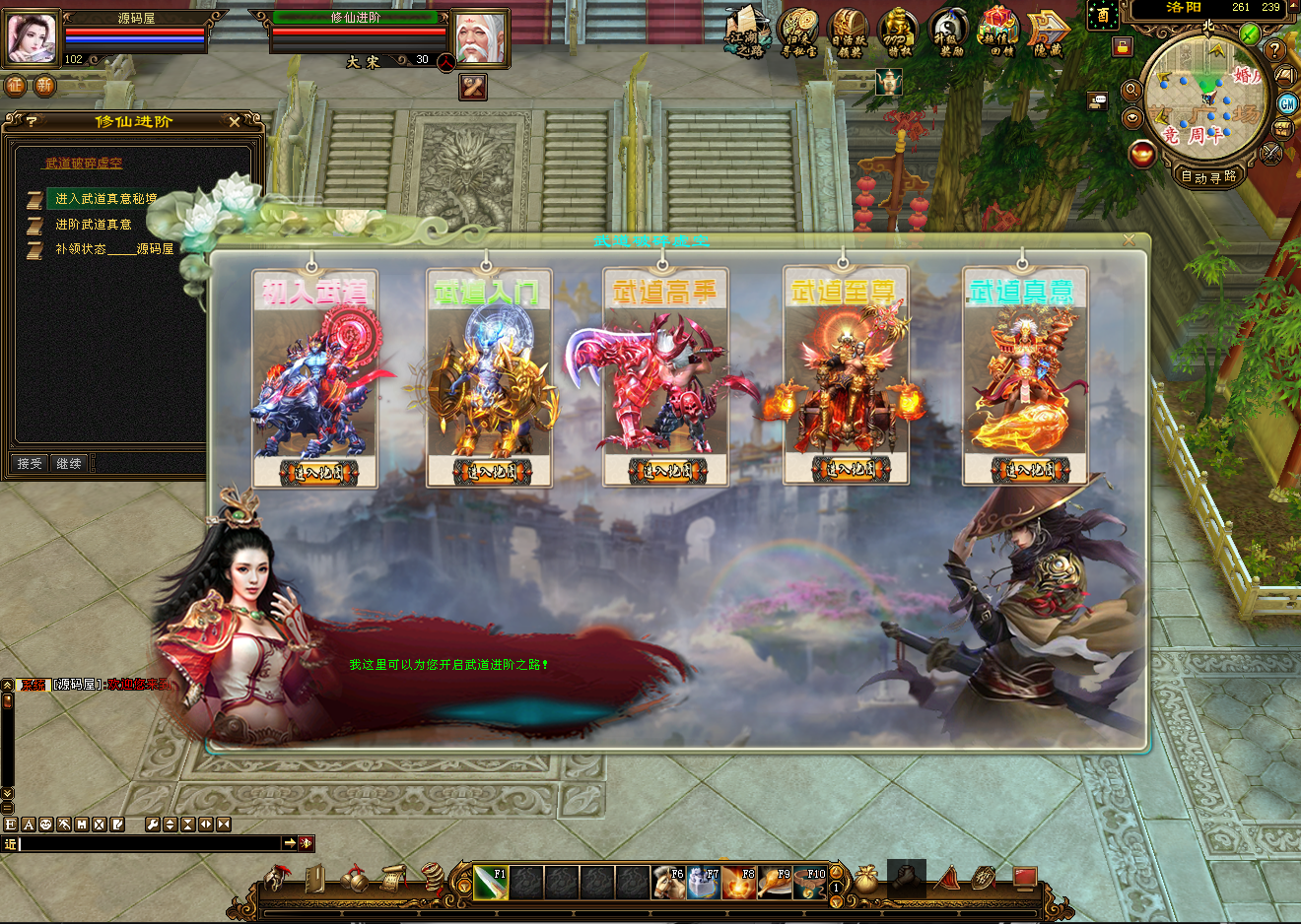
Task: Accept with the 接受 button
Action: tap(31, 463)
